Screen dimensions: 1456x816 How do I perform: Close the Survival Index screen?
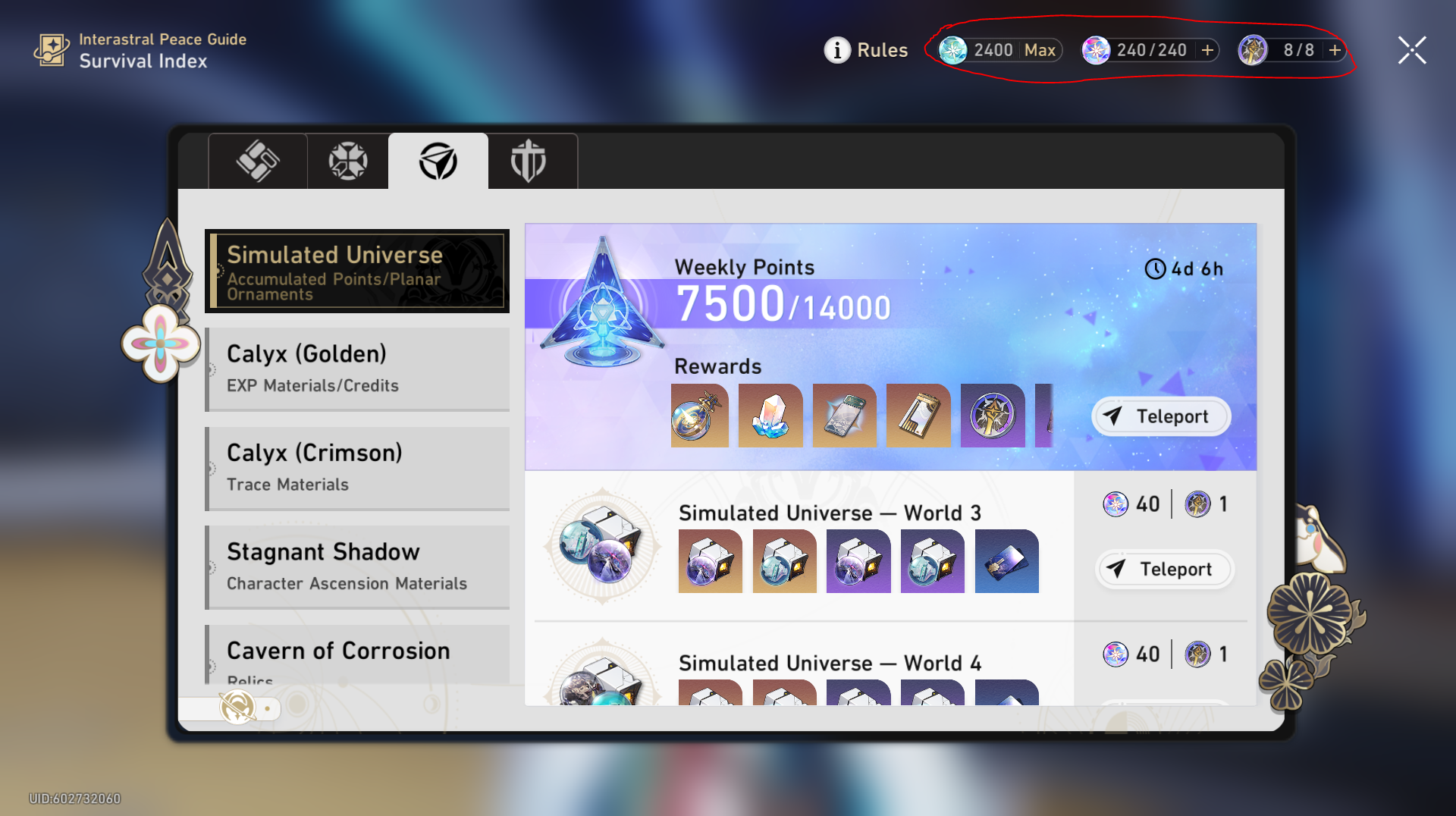1412,50
